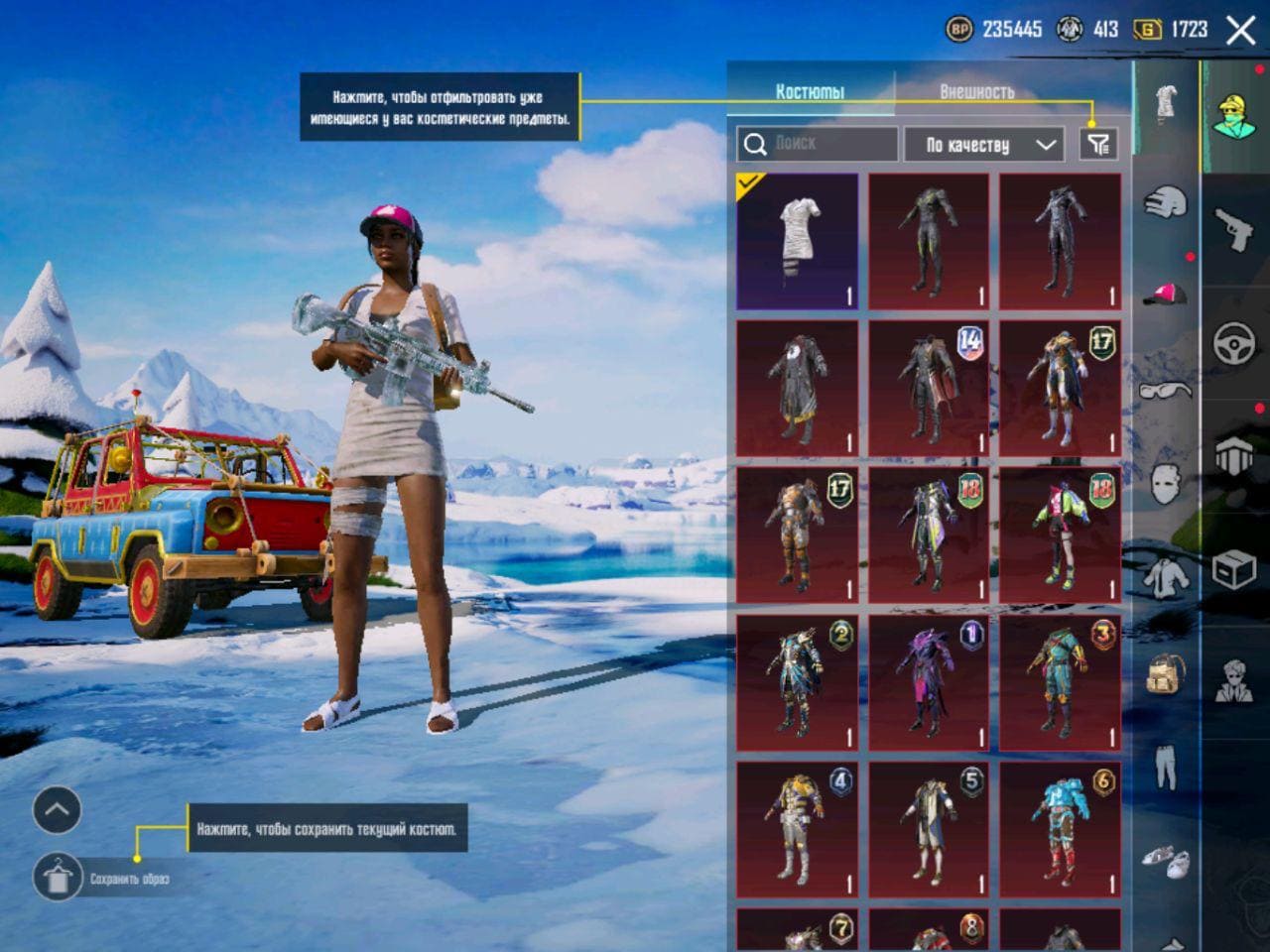This screenshot has height=952, width=1270.
Task: Toggle the owned-items filter funnel button
Action: [x=1097, y=145]
